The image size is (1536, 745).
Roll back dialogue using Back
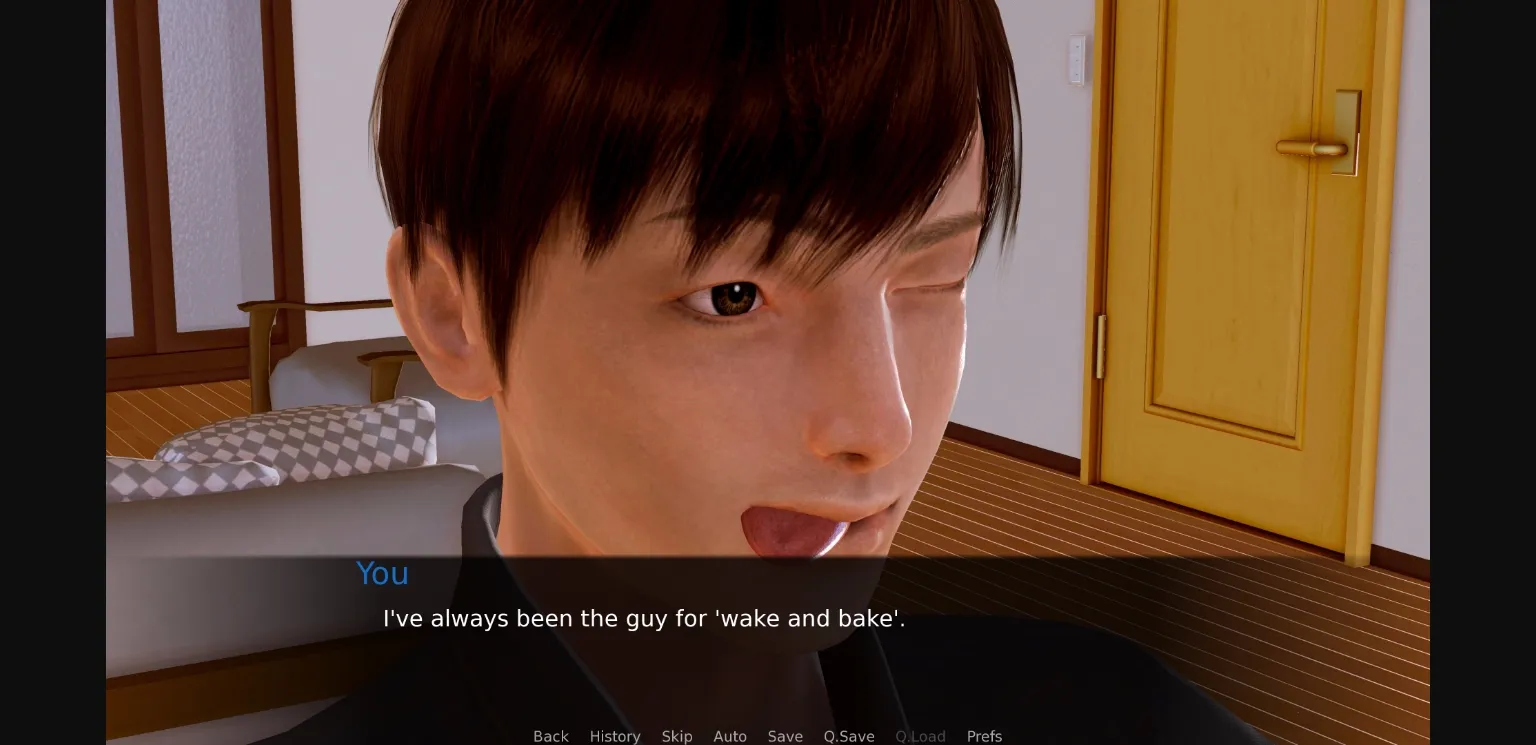coord(551,736)
